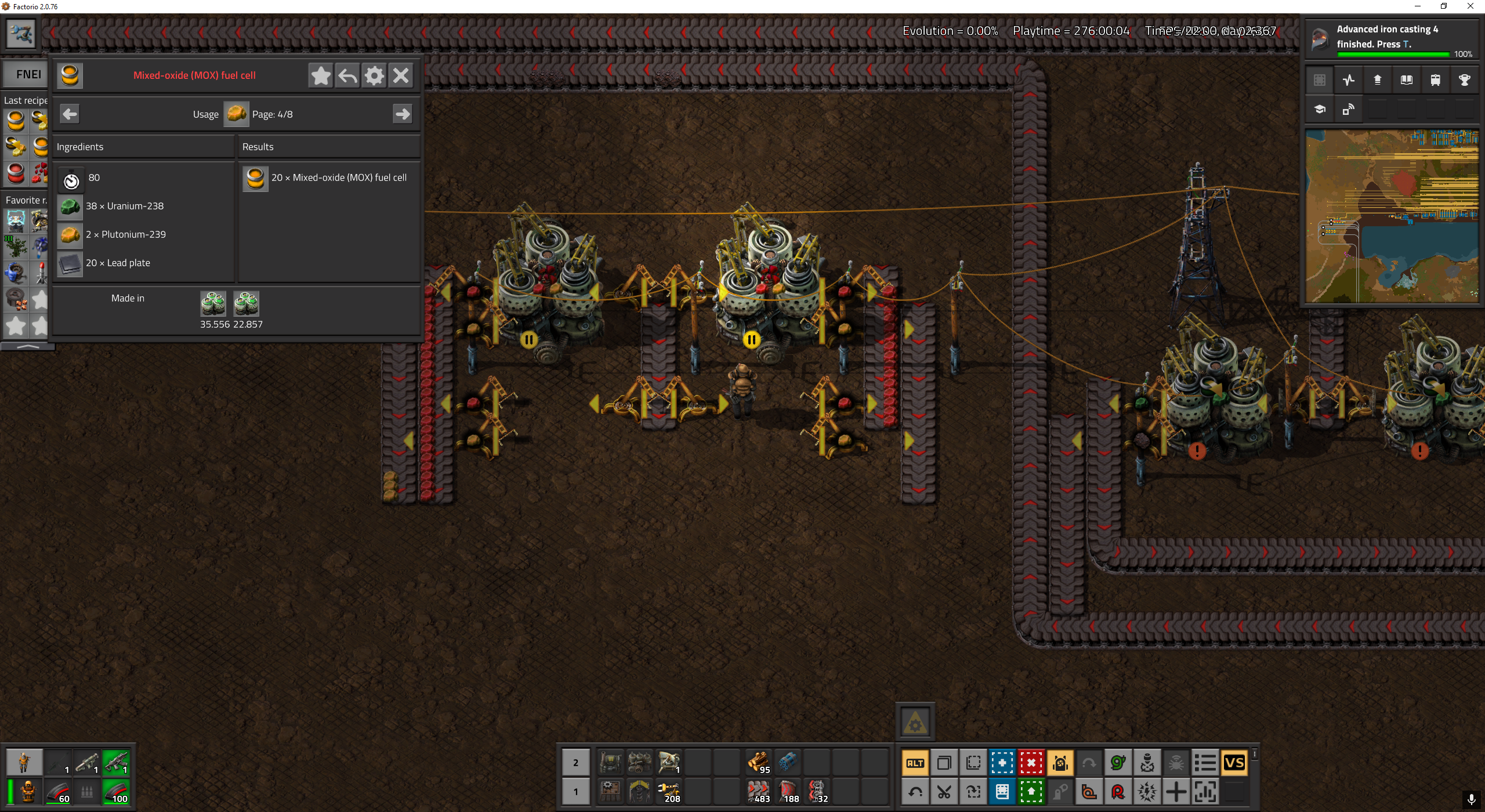Add this recipe to favorites with the star button
This screenshot has height=812, width=1485.
click(321, 75)
